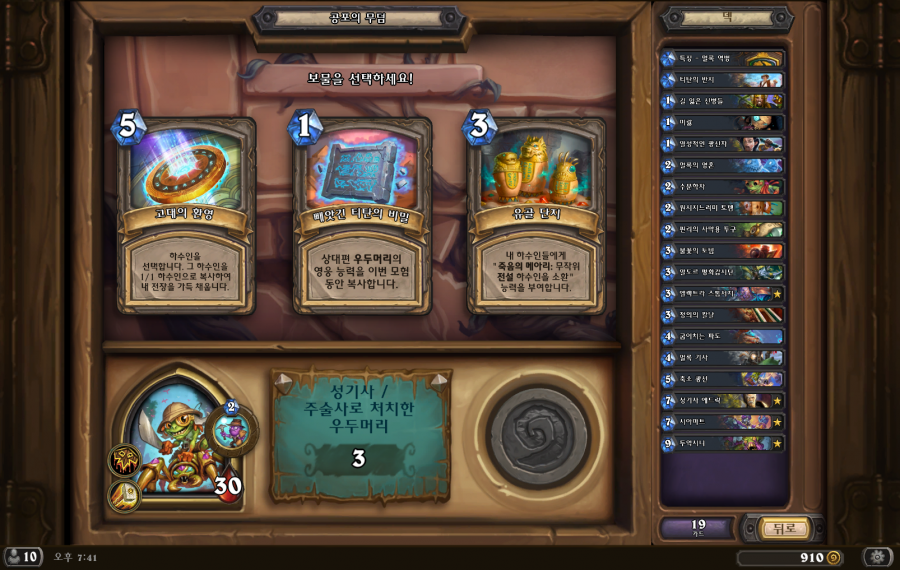Click the 굽이치는 파도 deck entry
The width and height of the screenshot is (900, 570).
tap(722, 336)
